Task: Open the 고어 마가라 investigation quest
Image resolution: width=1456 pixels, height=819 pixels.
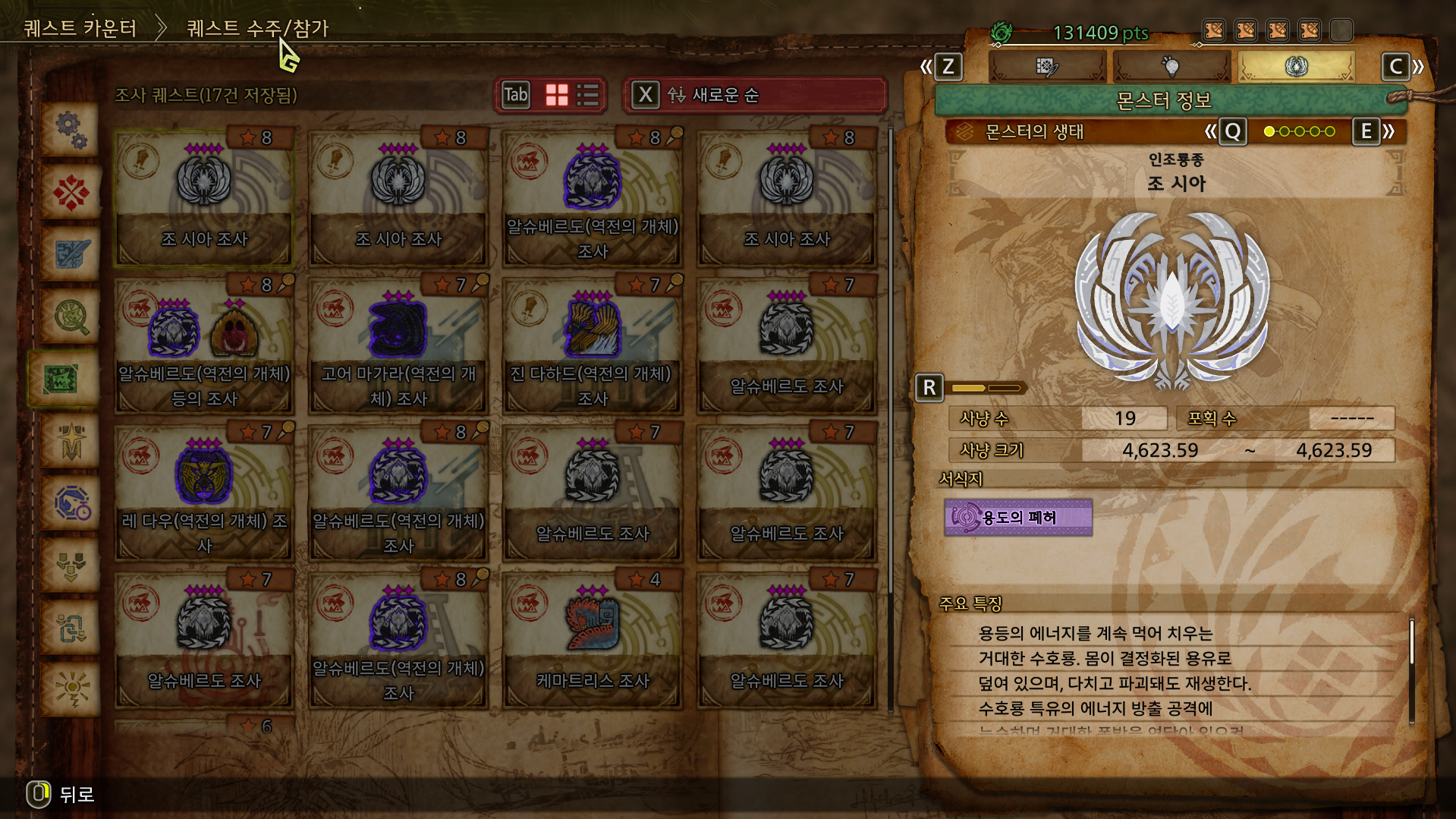Action: [398, 345]
